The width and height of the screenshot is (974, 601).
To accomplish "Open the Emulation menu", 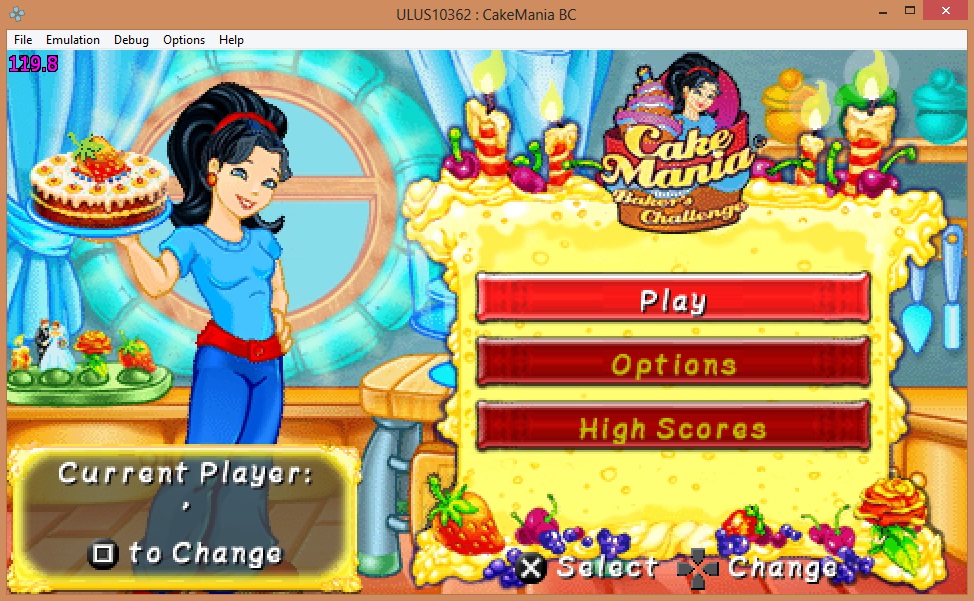I will 73,40.
